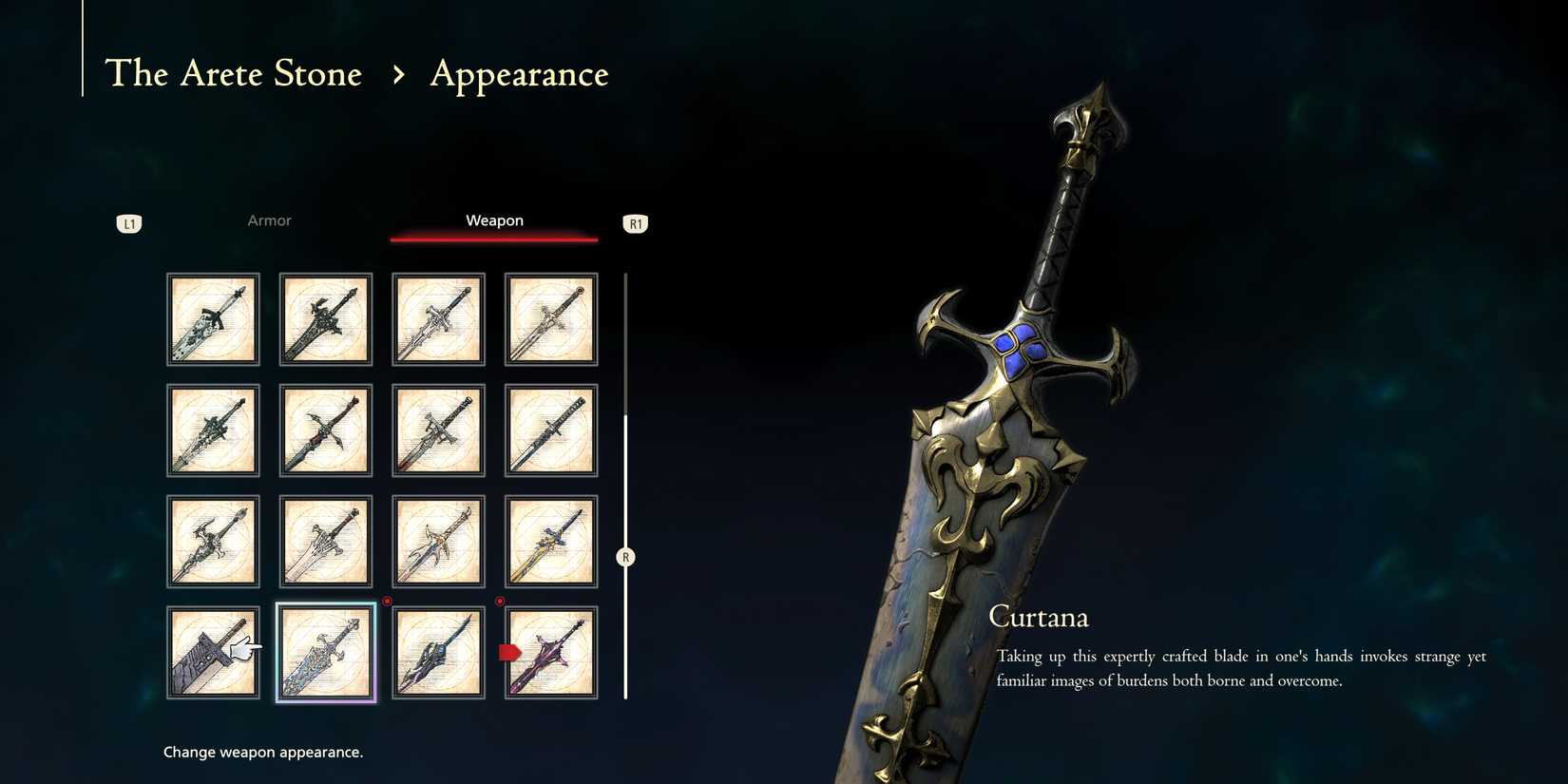Click the L1 shoulder button prompt
Screen dimensions: 1568x784
pos(129,223)
